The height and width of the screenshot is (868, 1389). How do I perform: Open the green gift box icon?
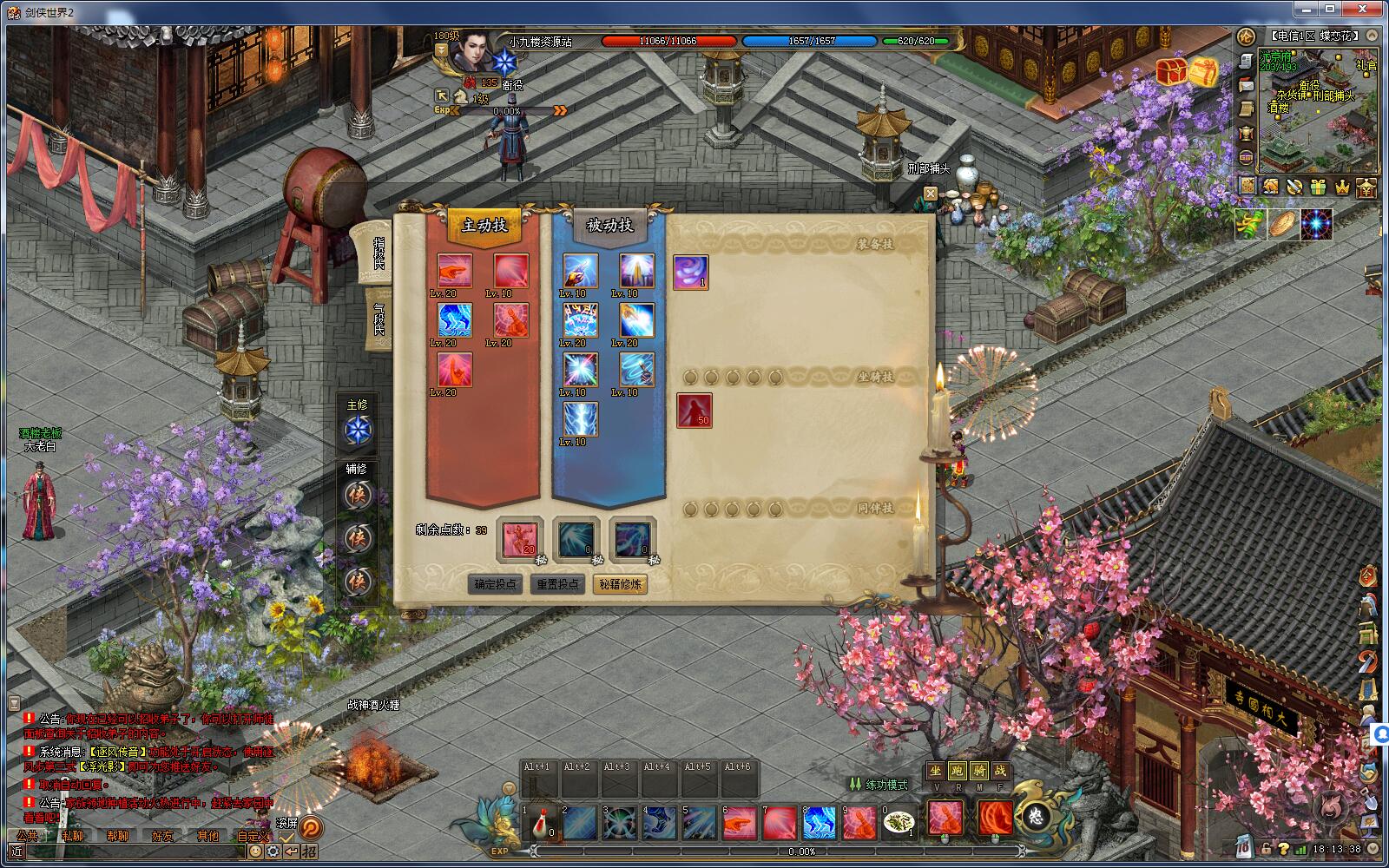tap(1318, 186)
